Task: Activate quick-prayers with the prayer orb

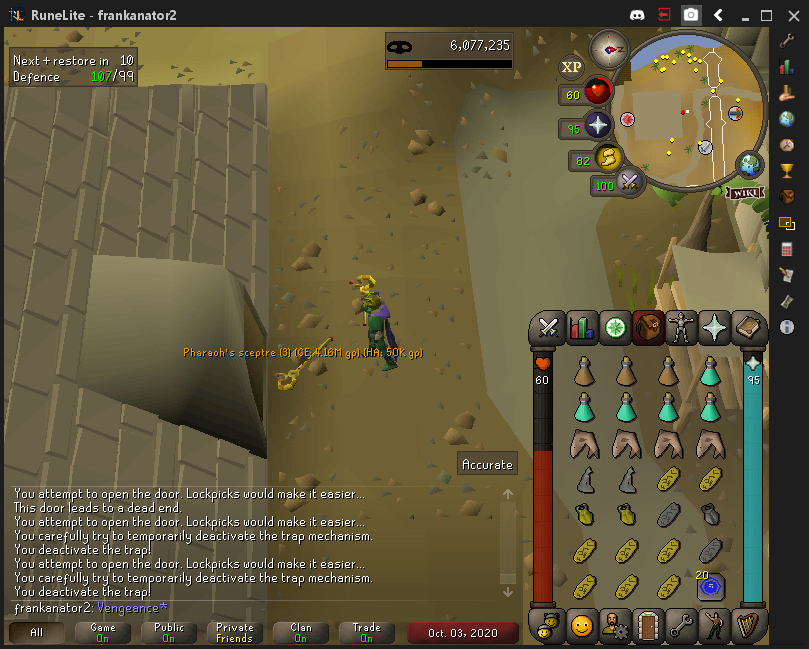Action: point(598,126)
